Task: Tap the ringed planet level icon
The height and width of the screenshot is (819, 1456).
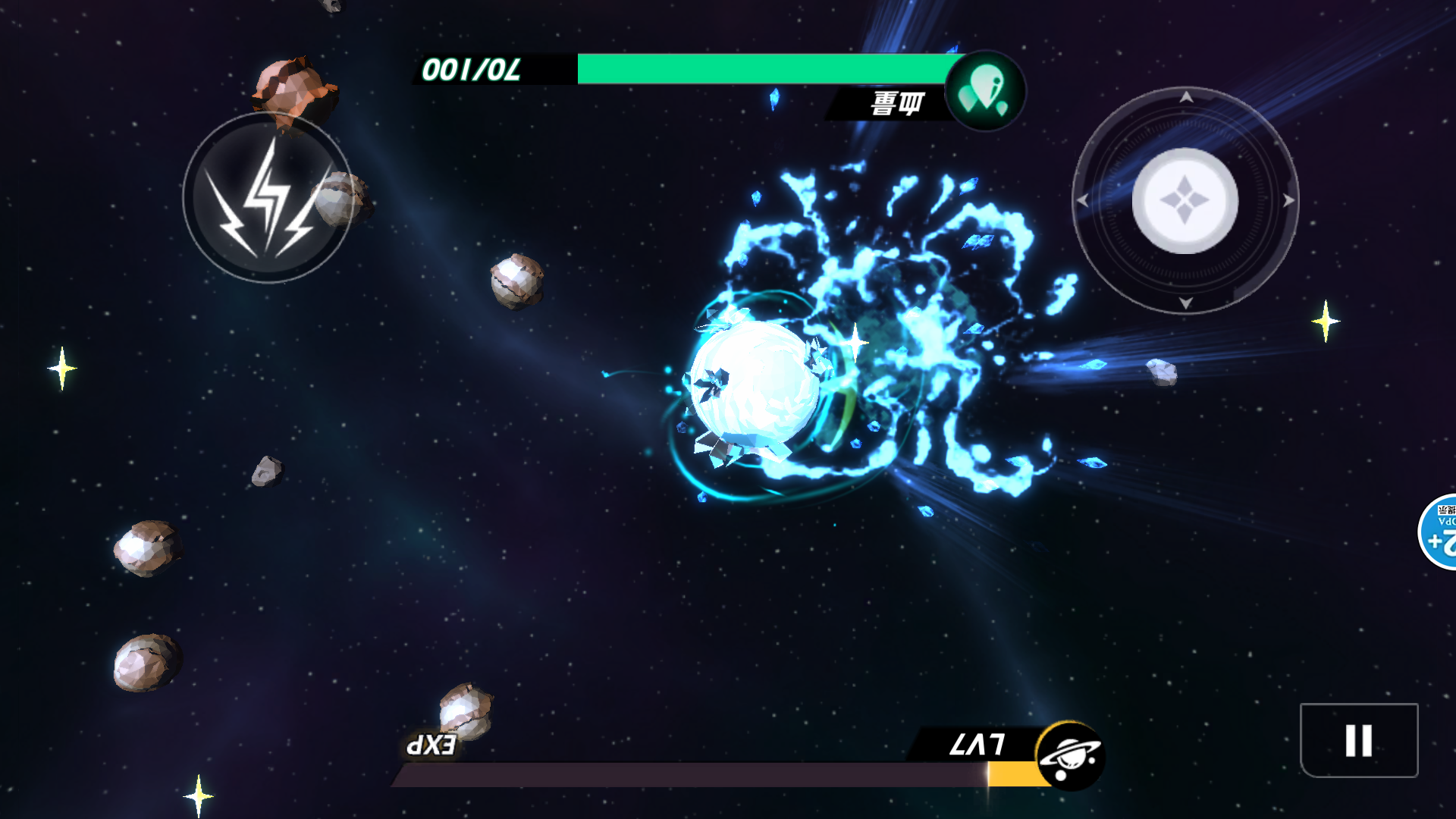Action: (x=1069, y=755)
